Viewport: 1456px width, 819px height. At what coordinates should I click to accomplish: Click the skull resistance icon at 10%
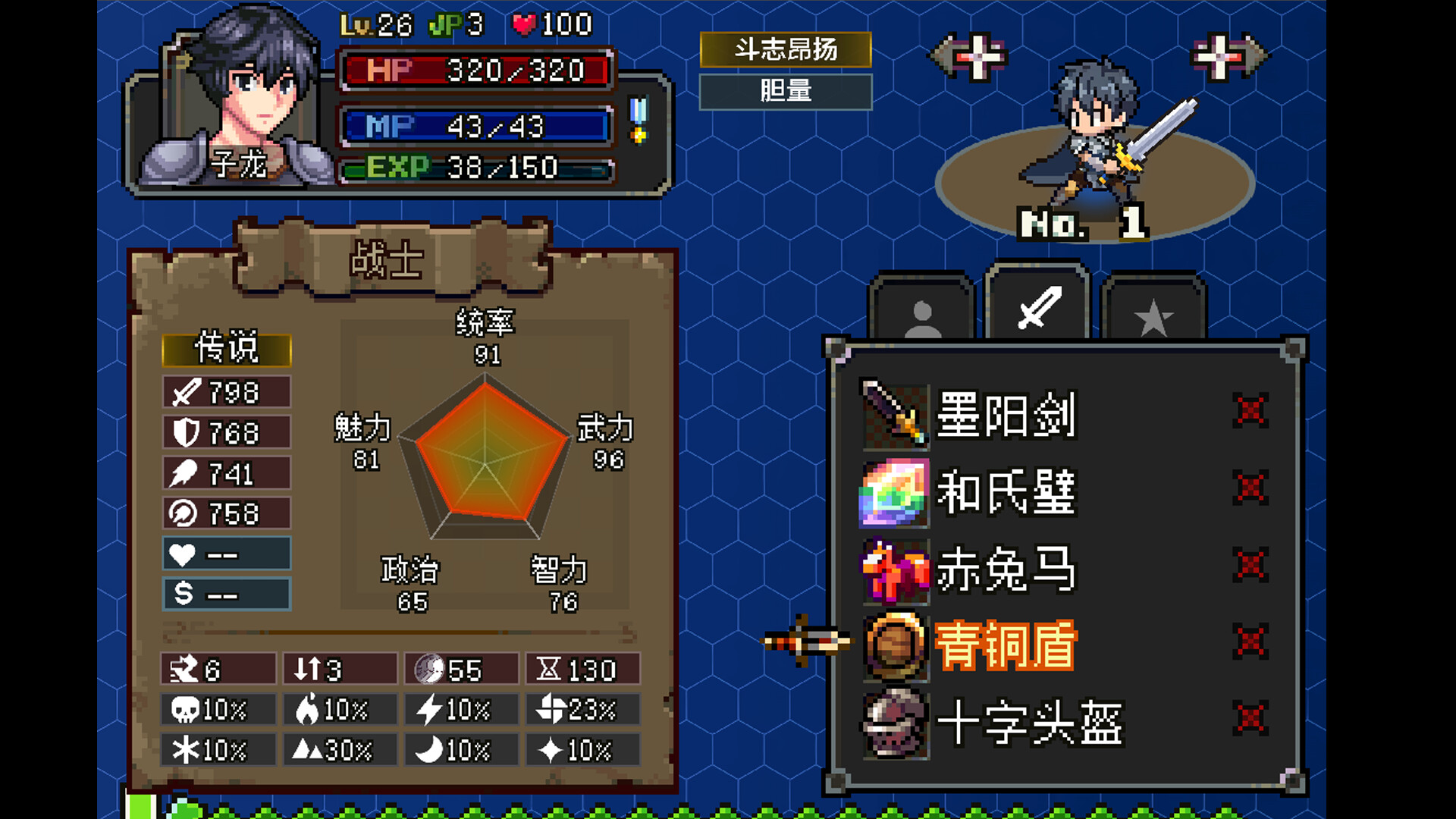click(x=184, y=709)
